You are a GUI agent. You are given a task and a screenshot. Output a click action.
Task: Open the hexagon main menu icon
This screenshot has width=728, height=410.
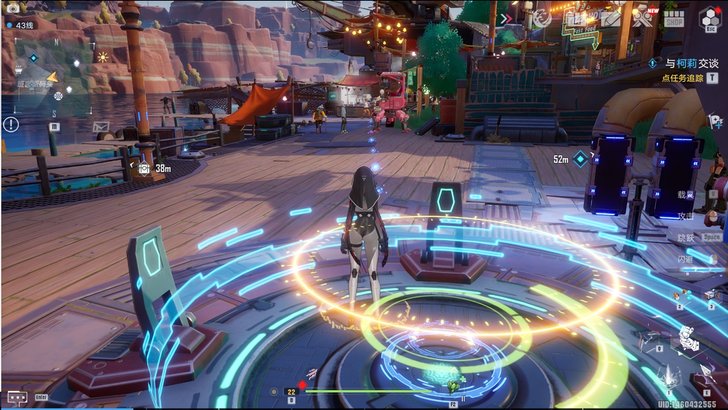[712, 18]
